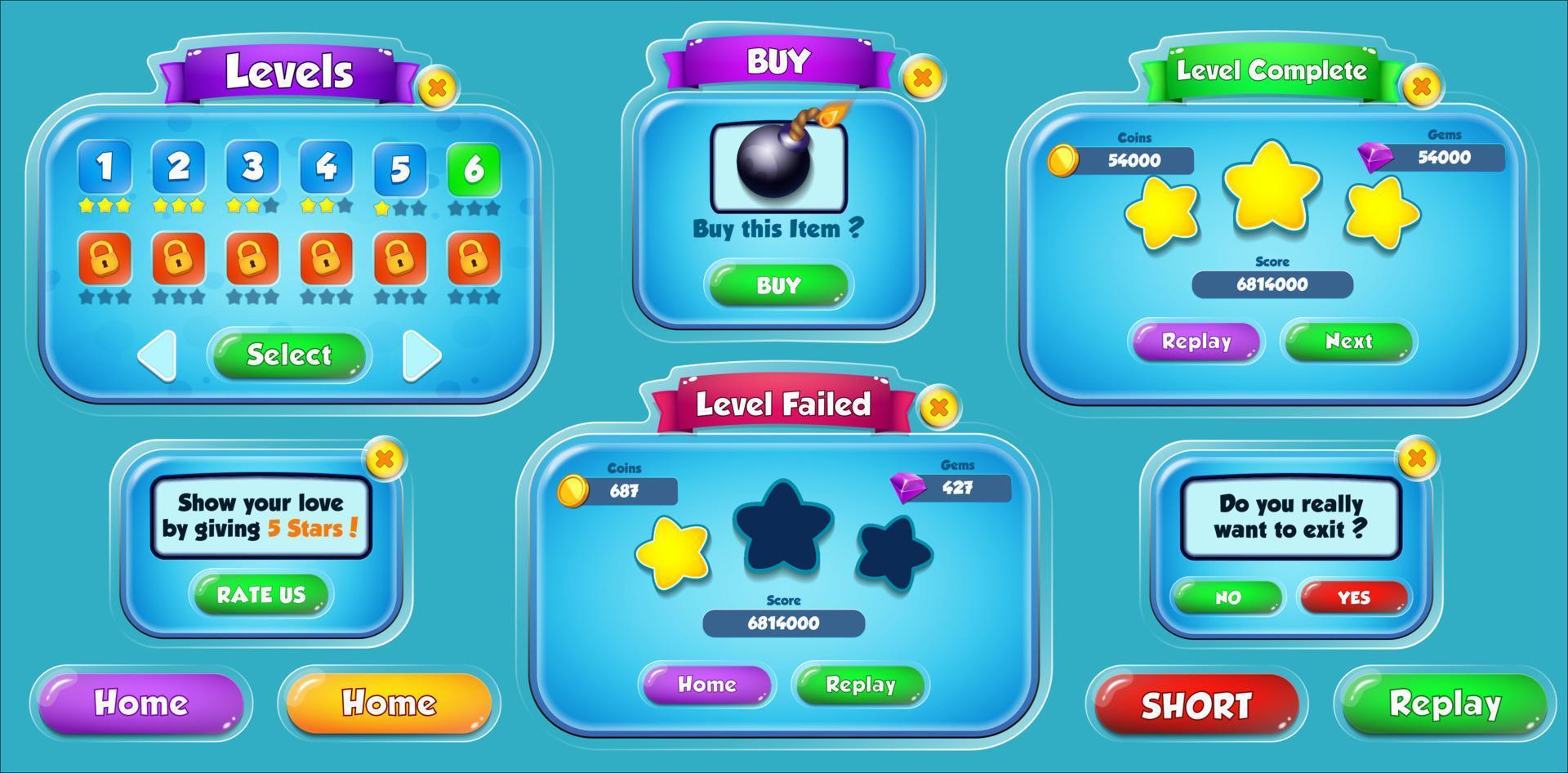This screenshot has width=1568, height=773.
Task: Close the Levels popup
Action: 439,87
